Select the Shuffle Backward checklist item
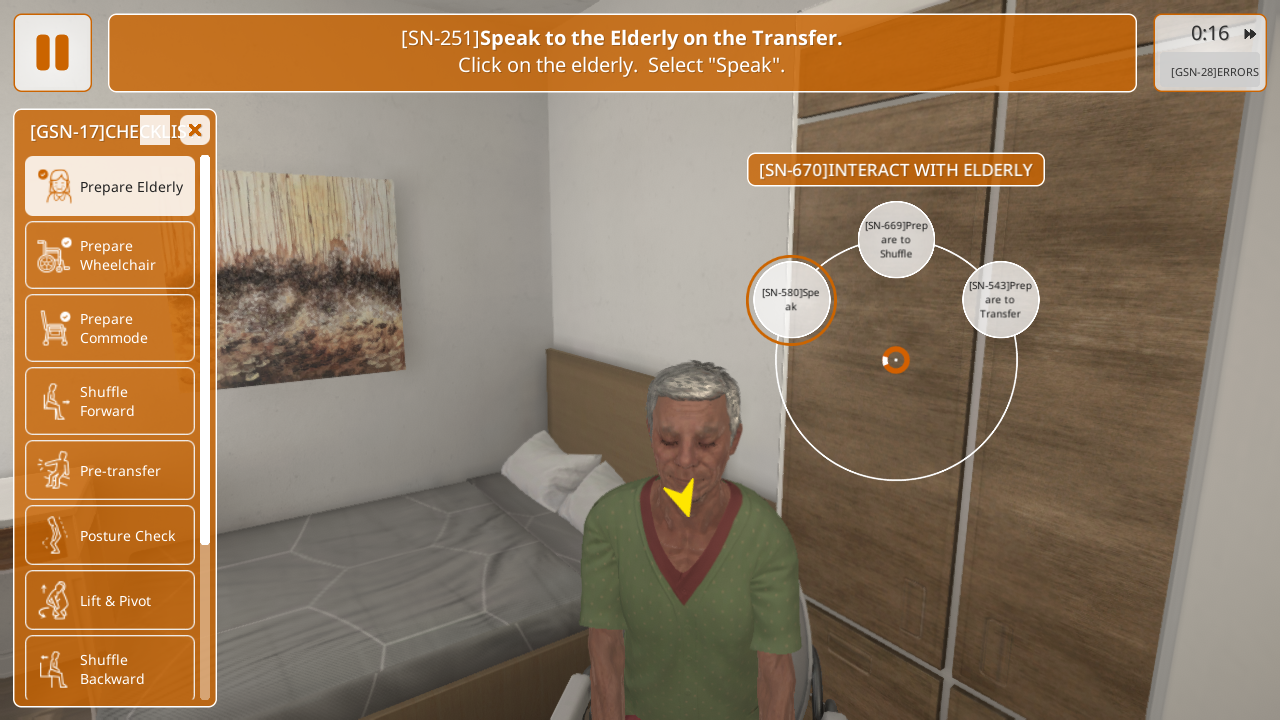This screenshot has height=720, width=1280. (110, 668)
